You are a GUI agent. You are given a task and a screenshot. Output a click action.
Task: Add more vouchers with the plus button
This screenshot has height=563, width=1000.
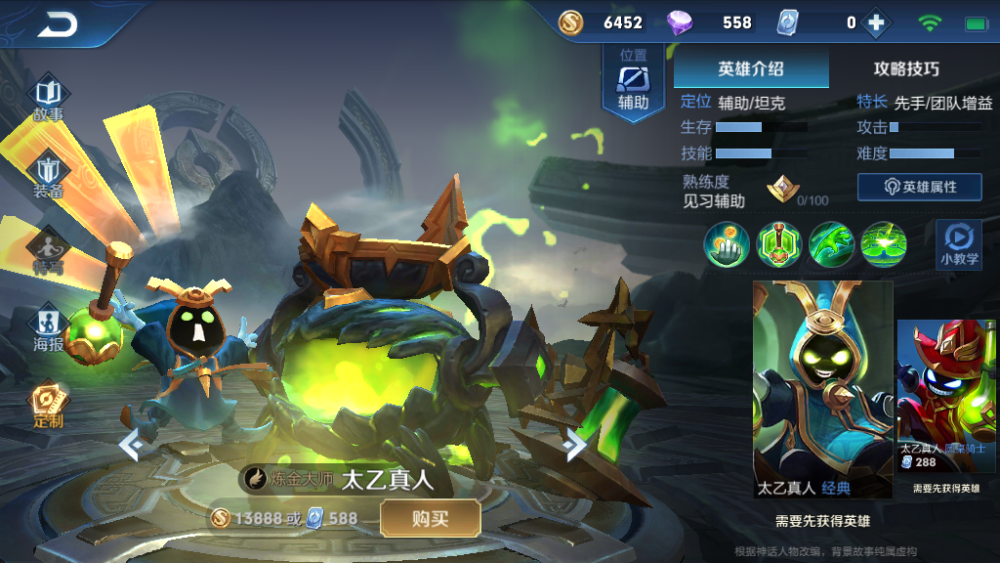tap(877, 23)
